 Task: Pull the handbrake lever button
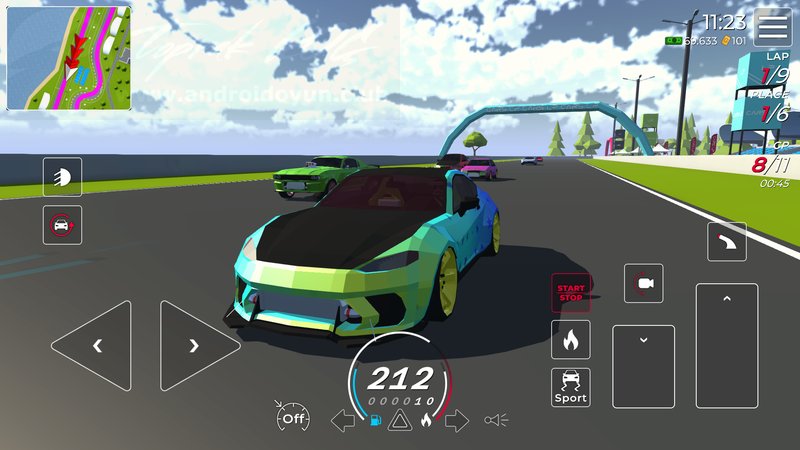(726, 241)
